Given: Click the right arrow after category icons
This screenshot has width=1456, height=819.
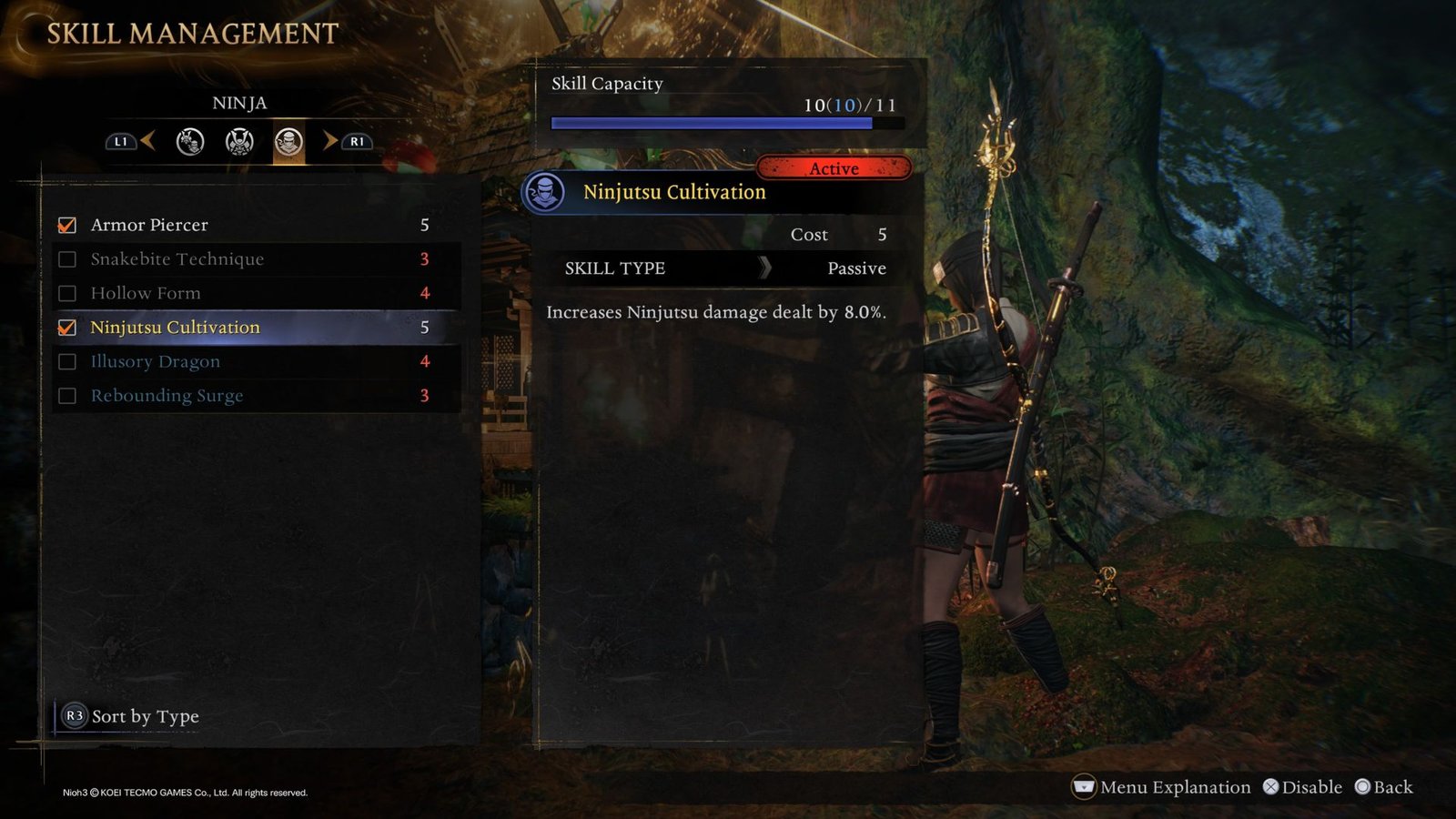Looking at the screenshot, I should [328, 141].
